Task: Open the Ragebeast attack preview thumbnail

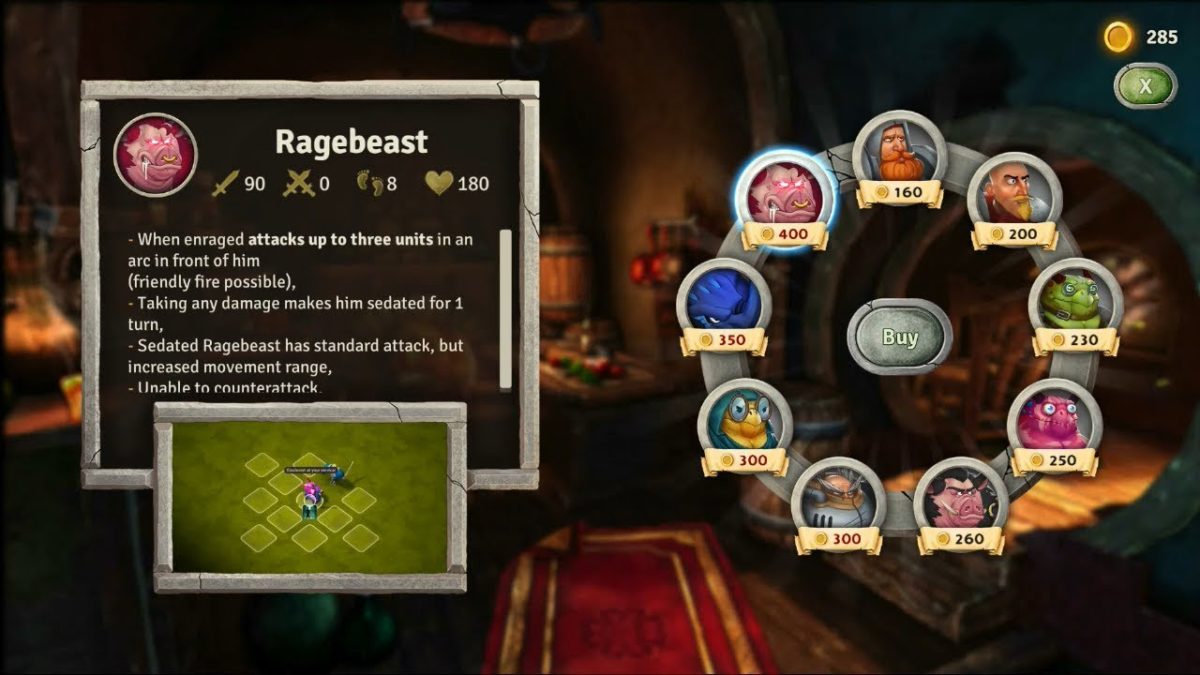Action: tap(310, 497)
